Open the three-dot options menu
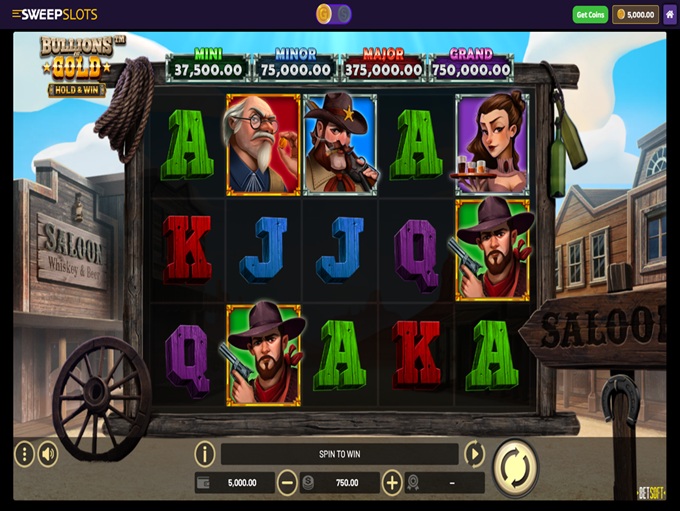Image resolution: width=680 pixels, height=511 pixels. tap(24, 454)
